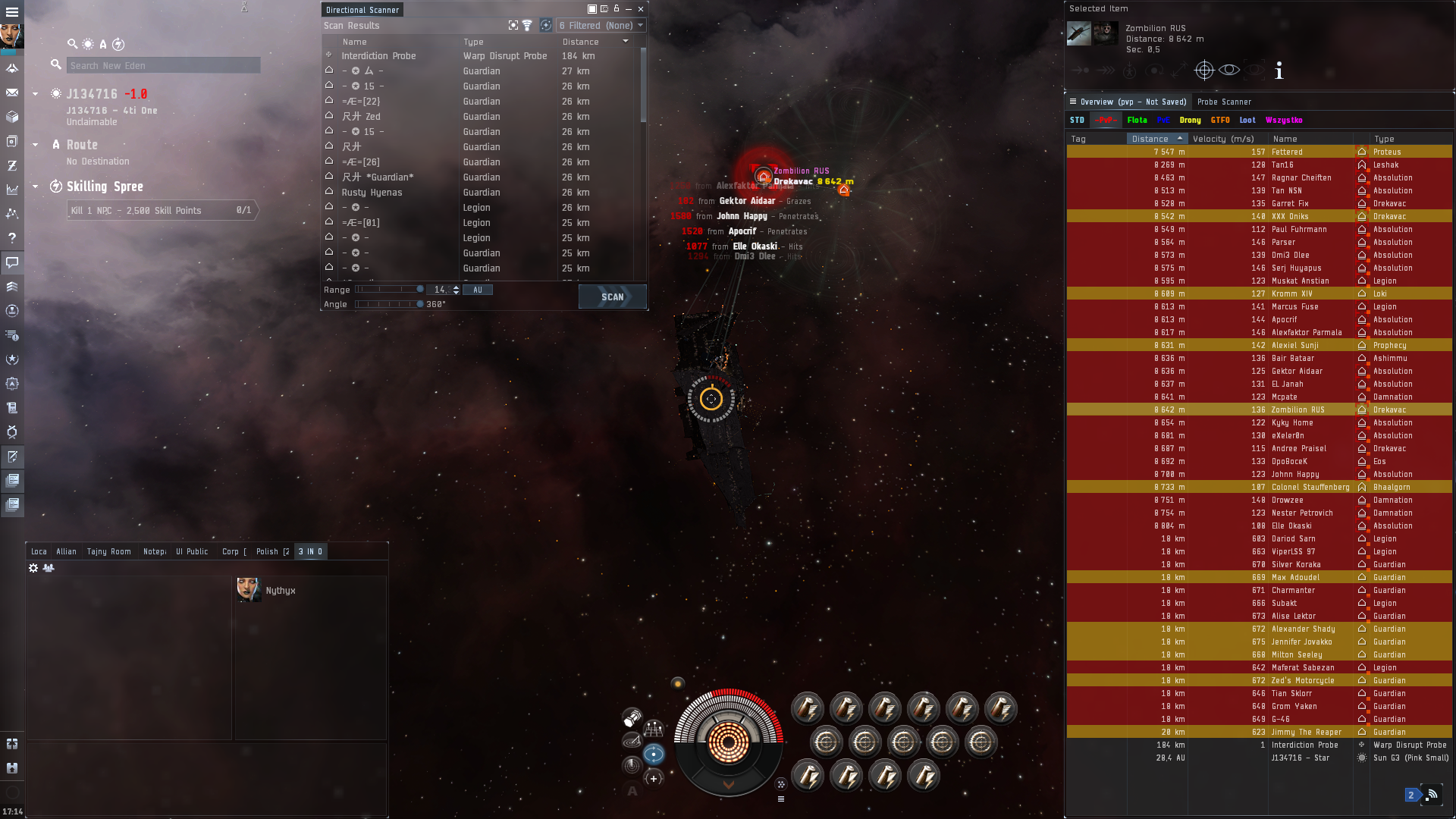Switch to the Loot overview tab
The image size is (1456, 819).
[x=1247, y=120]
